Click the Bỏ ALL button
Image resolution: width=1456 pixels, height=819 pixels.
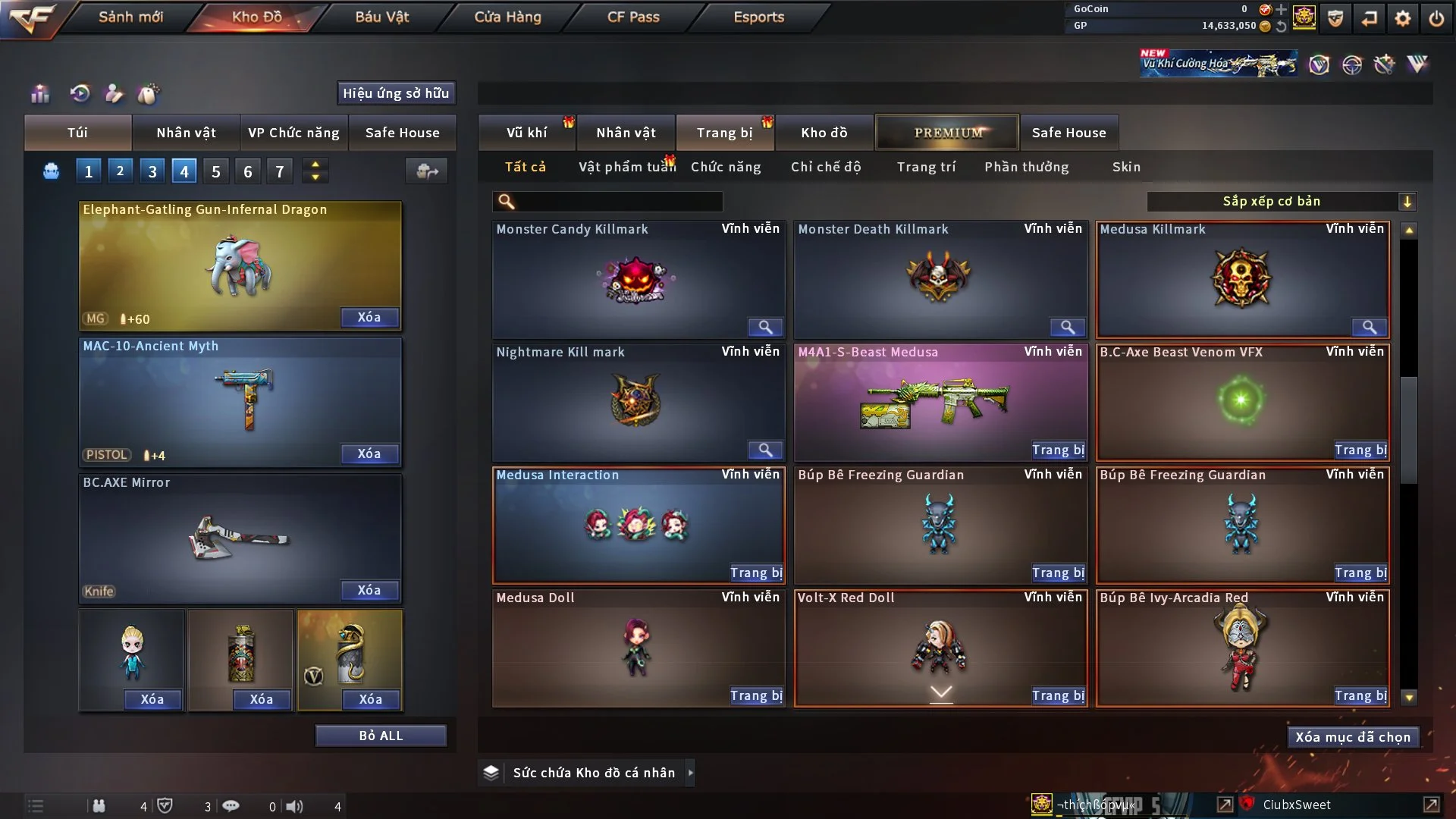pos(381,736)
